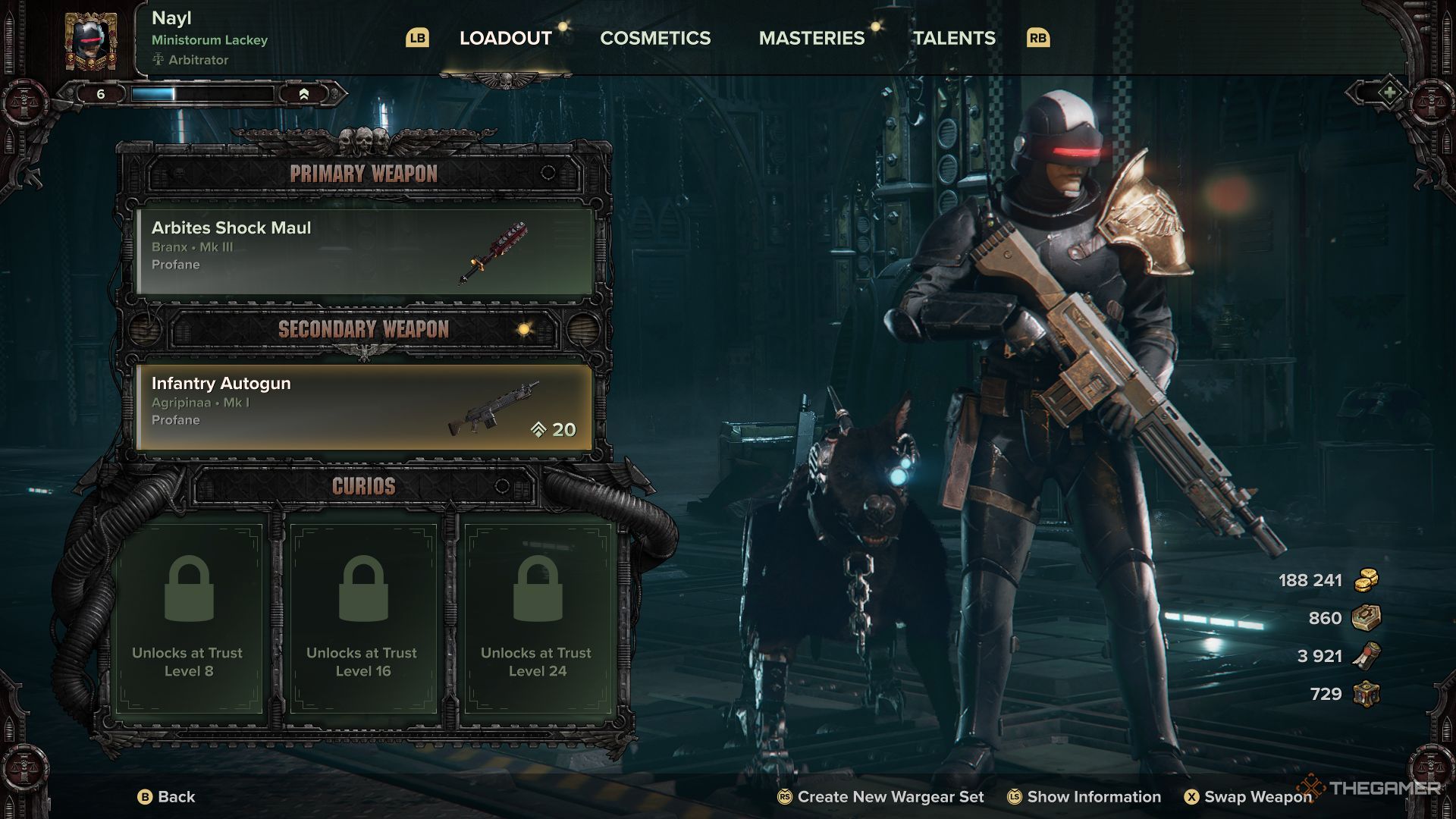Go back with the Back button

point(167,796)
